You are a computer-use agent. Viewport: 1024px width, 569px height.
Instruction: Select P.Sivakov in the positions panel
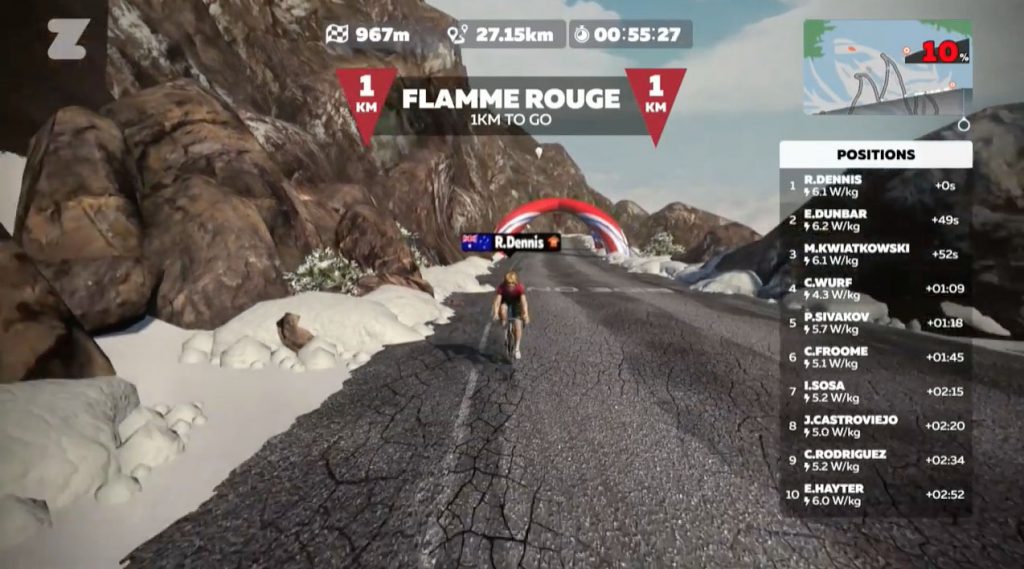[x=875, y=323]
